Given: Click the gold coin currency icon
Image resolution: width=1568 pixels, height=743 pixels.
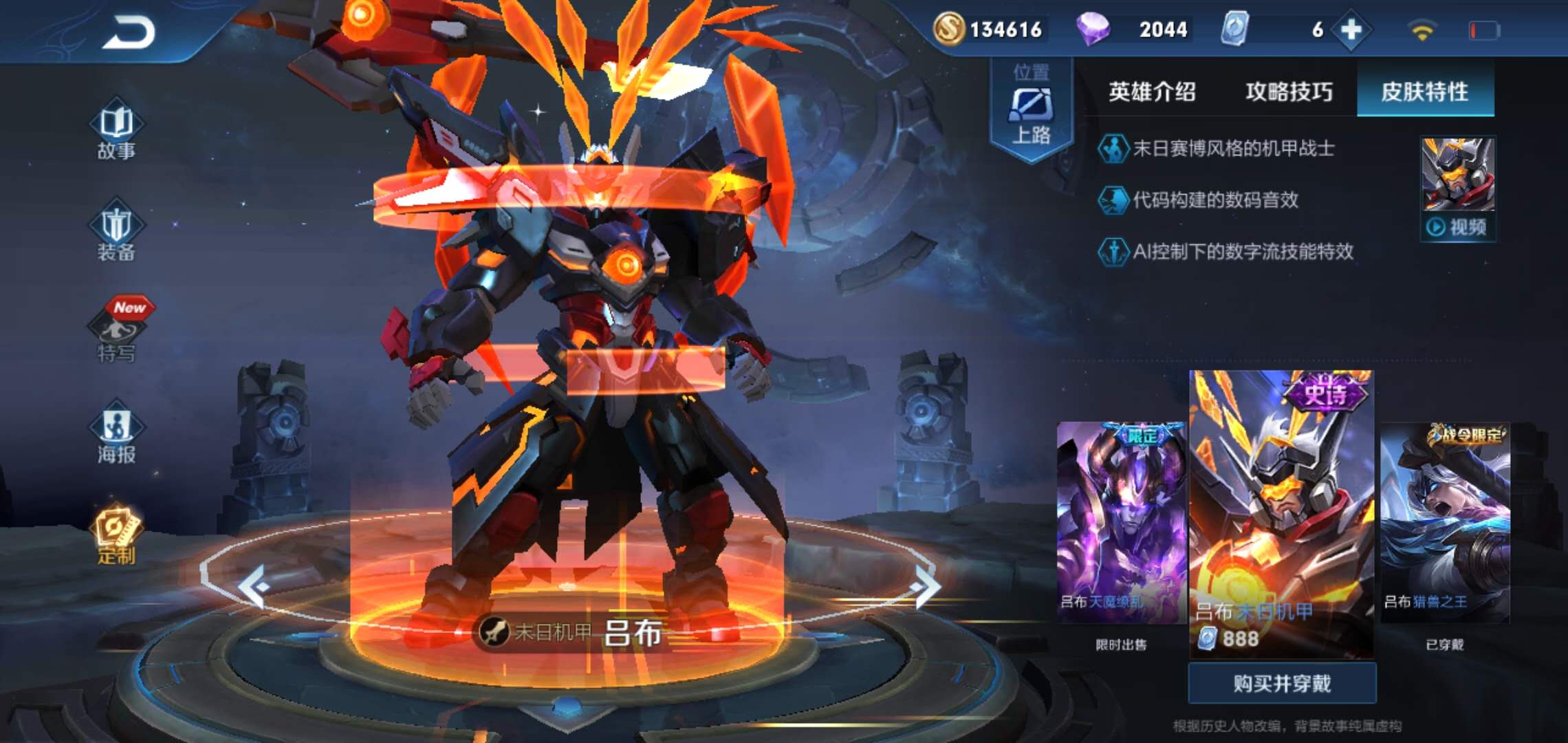Looking at the screenshot, I should pos(948,30).
